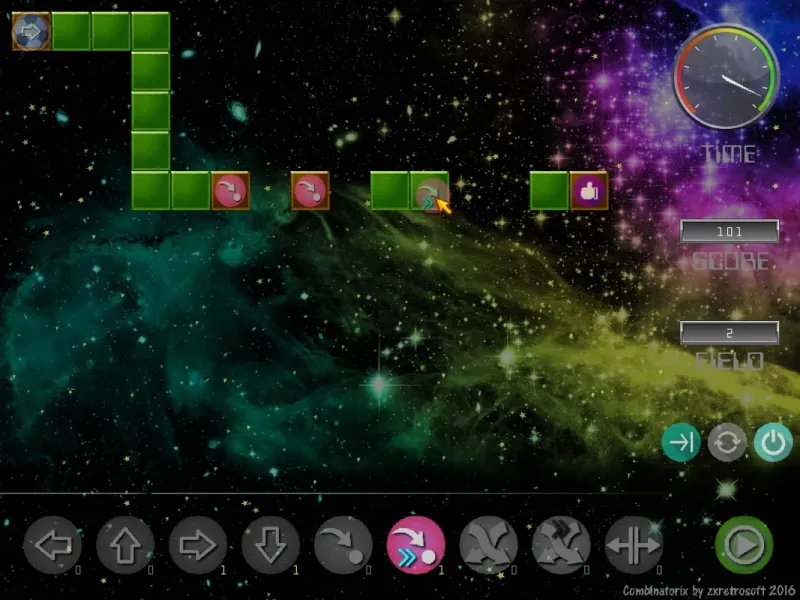Reset the field with the circular arrows button

point(727,443)
